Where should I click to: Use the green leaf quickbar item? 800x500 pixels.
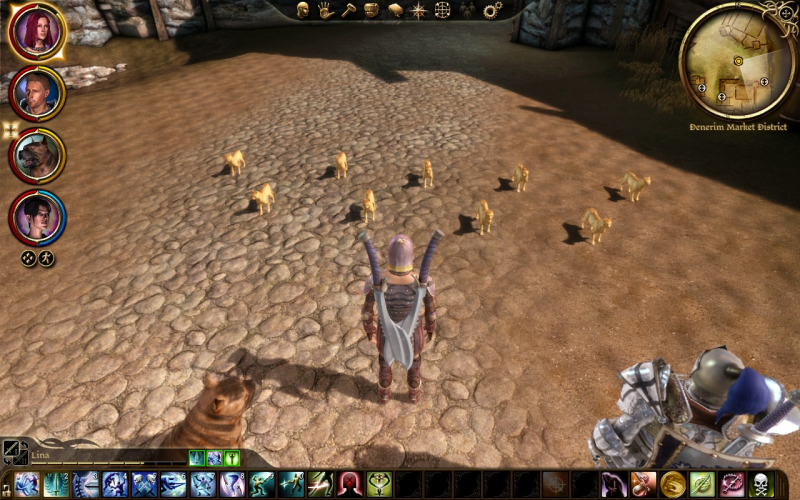(703, 485)
